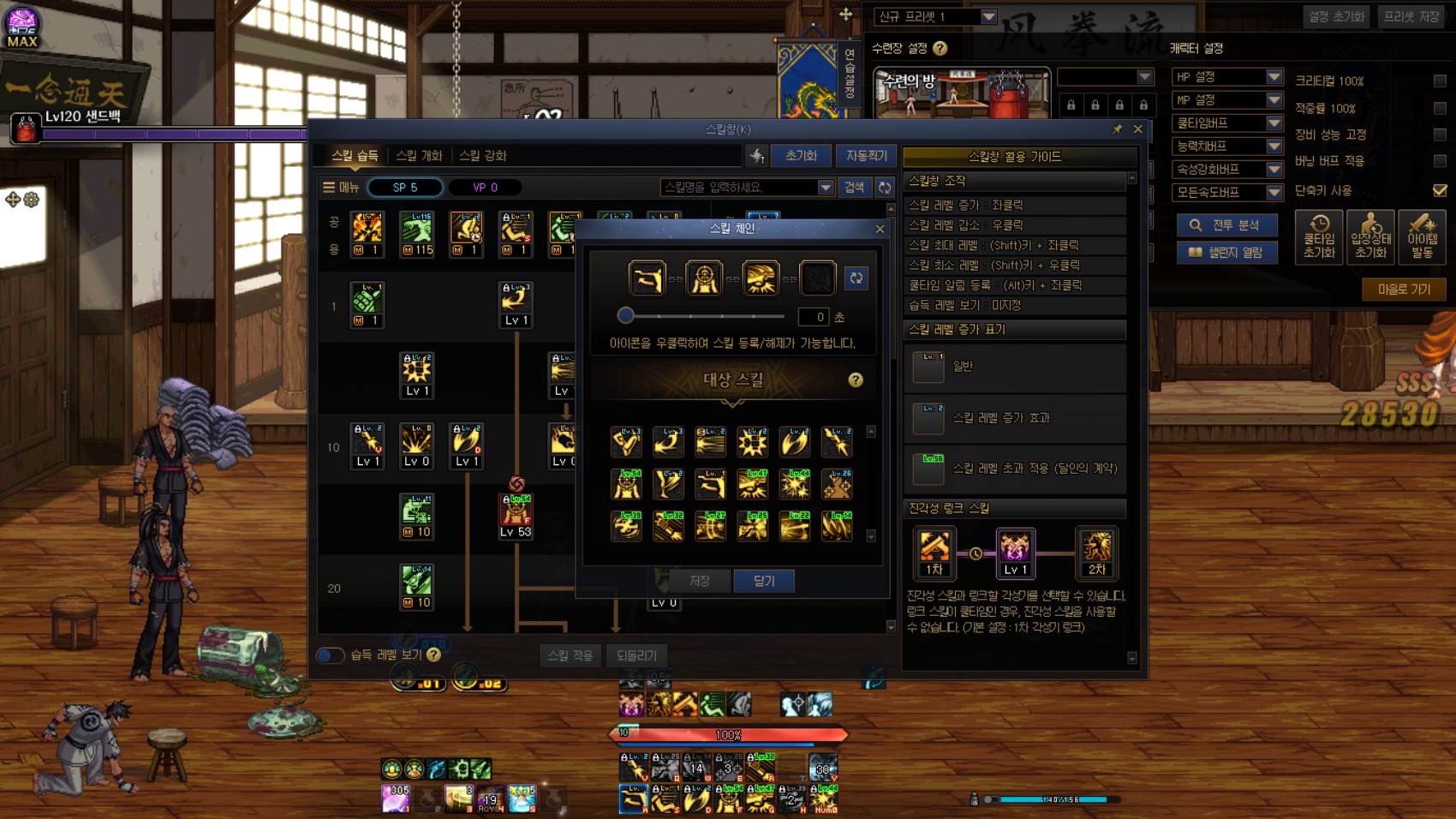Viewport: 1456px width, 819px height.
Task: Click the 자동찍기 auto-assign button
Action: coord(866,155)
